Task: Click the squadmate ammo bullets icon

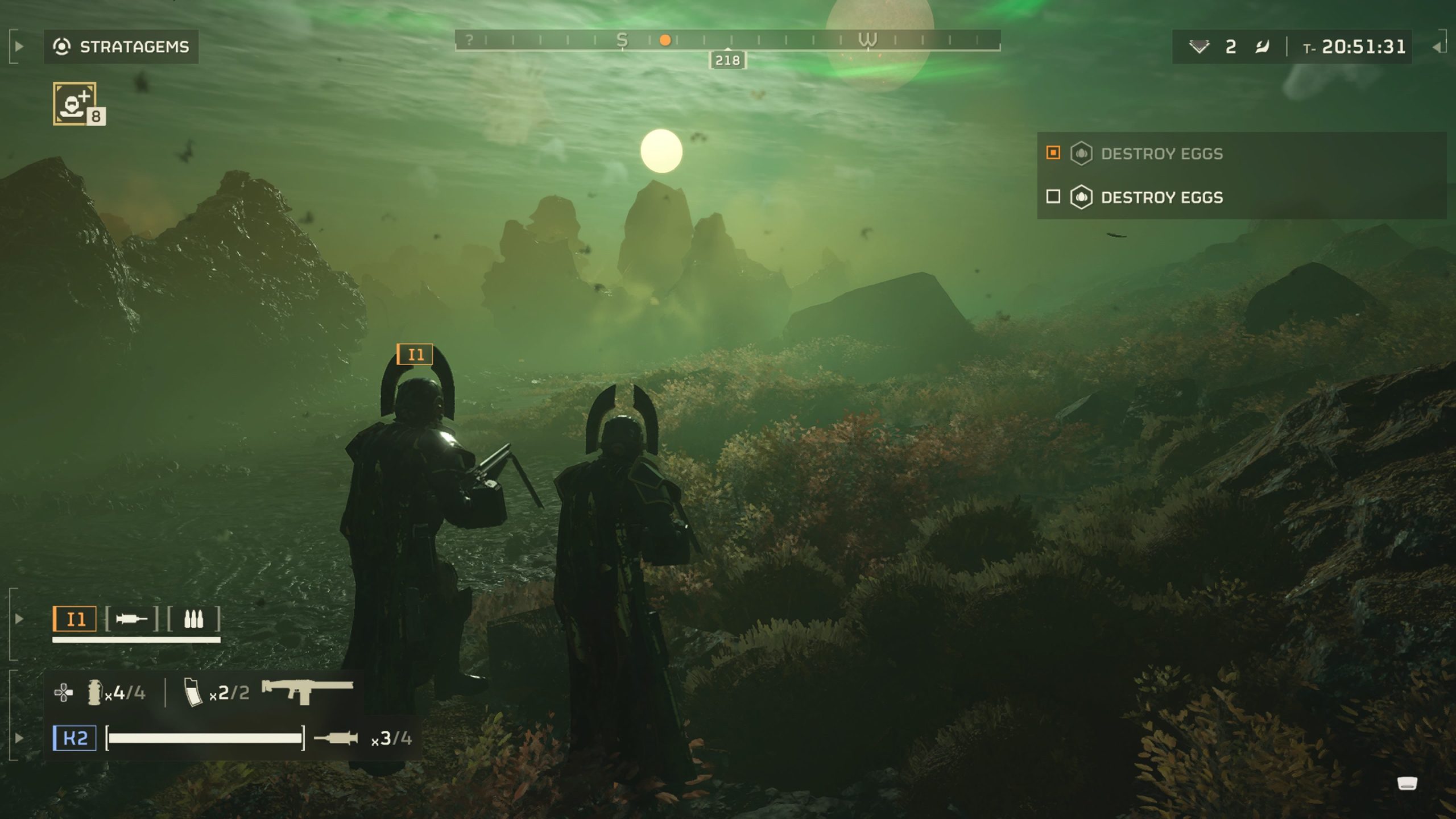Action: [193, 619]
